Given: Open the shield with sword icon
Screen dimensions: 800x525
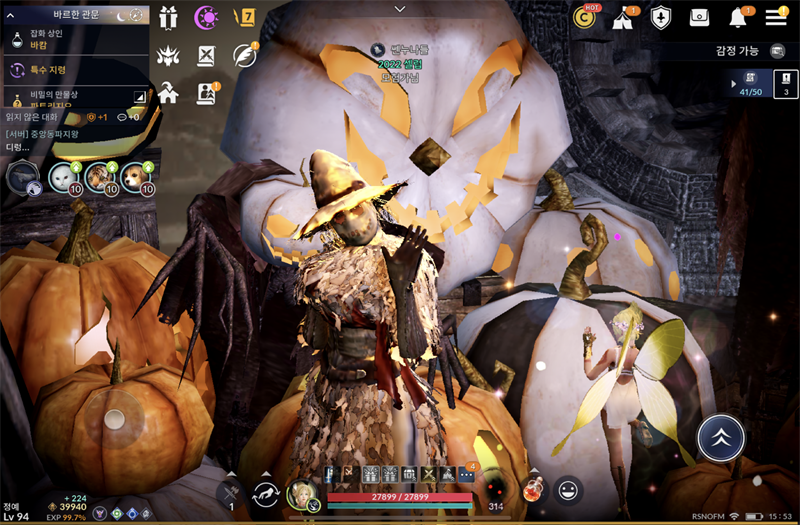Looking at the screenshot, I should 661,17.
